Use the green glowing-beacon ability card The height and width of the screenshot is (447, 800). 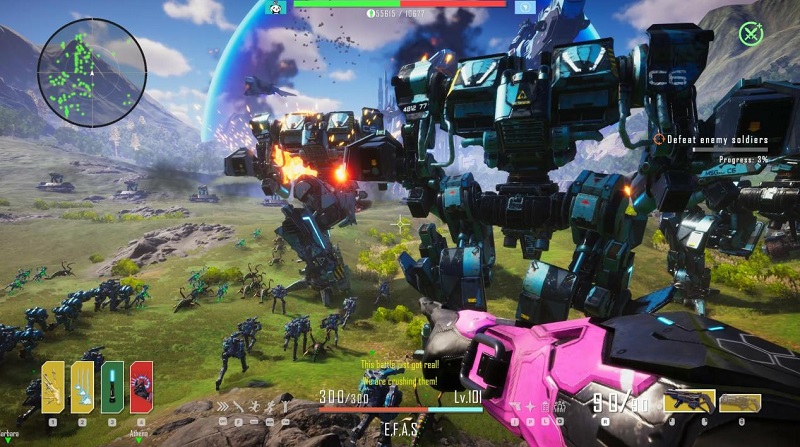click(112, 386)
